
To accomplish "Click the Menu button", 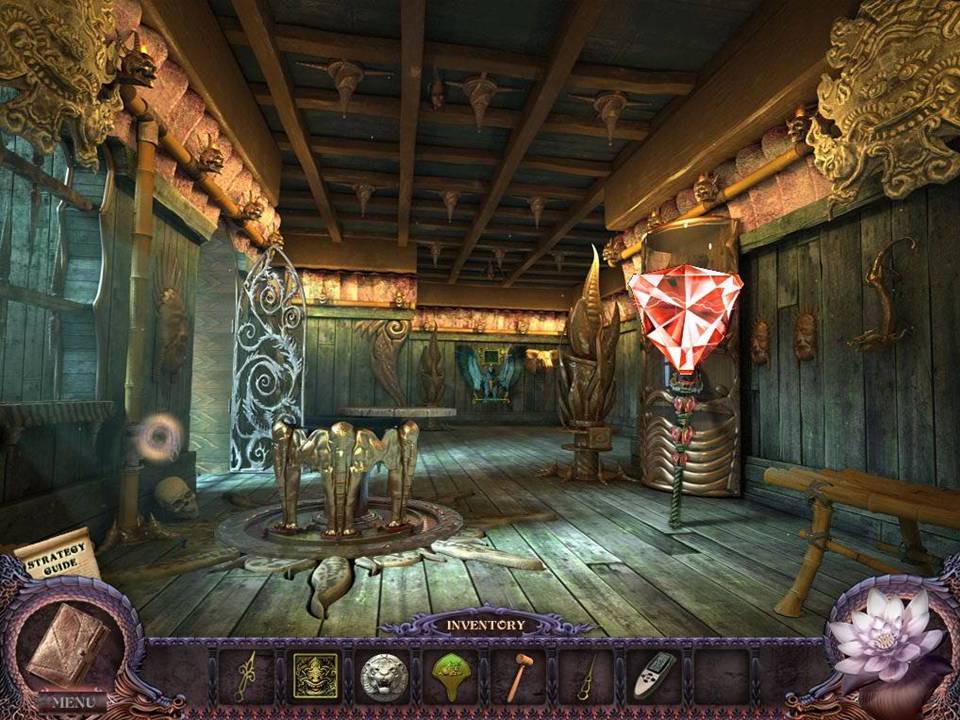I will (x=72, y=702).
